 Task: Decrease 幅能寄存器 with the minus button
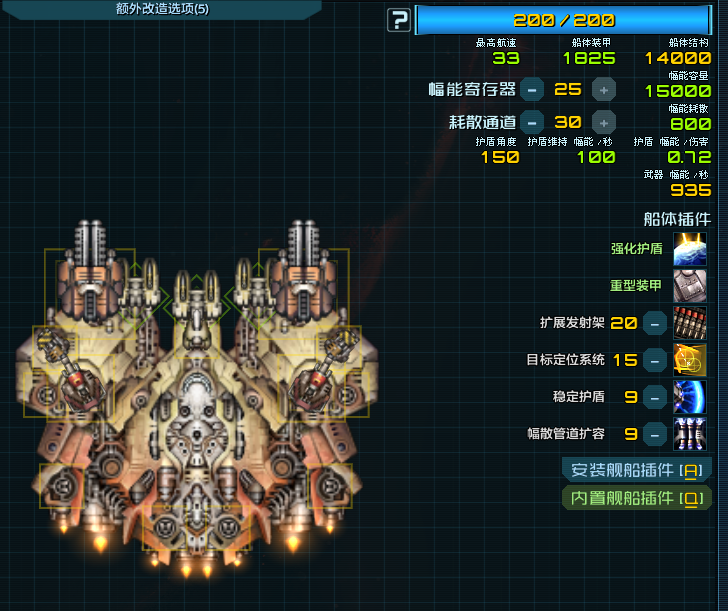(x=532, y=89)
